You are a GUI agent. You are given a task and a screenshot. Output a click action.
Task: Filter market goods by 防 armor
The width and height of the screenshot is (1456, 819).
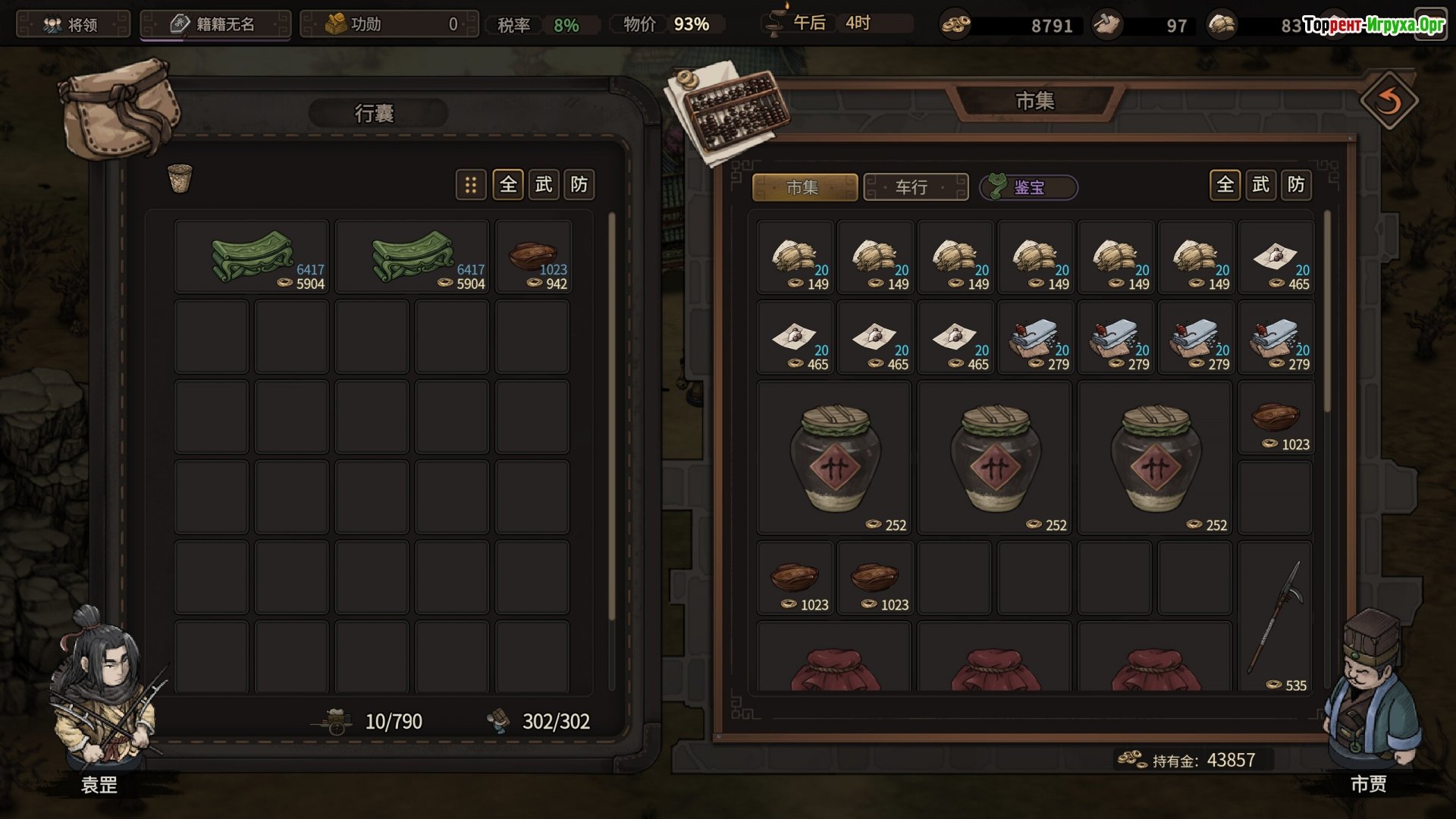pos(1296,184)
